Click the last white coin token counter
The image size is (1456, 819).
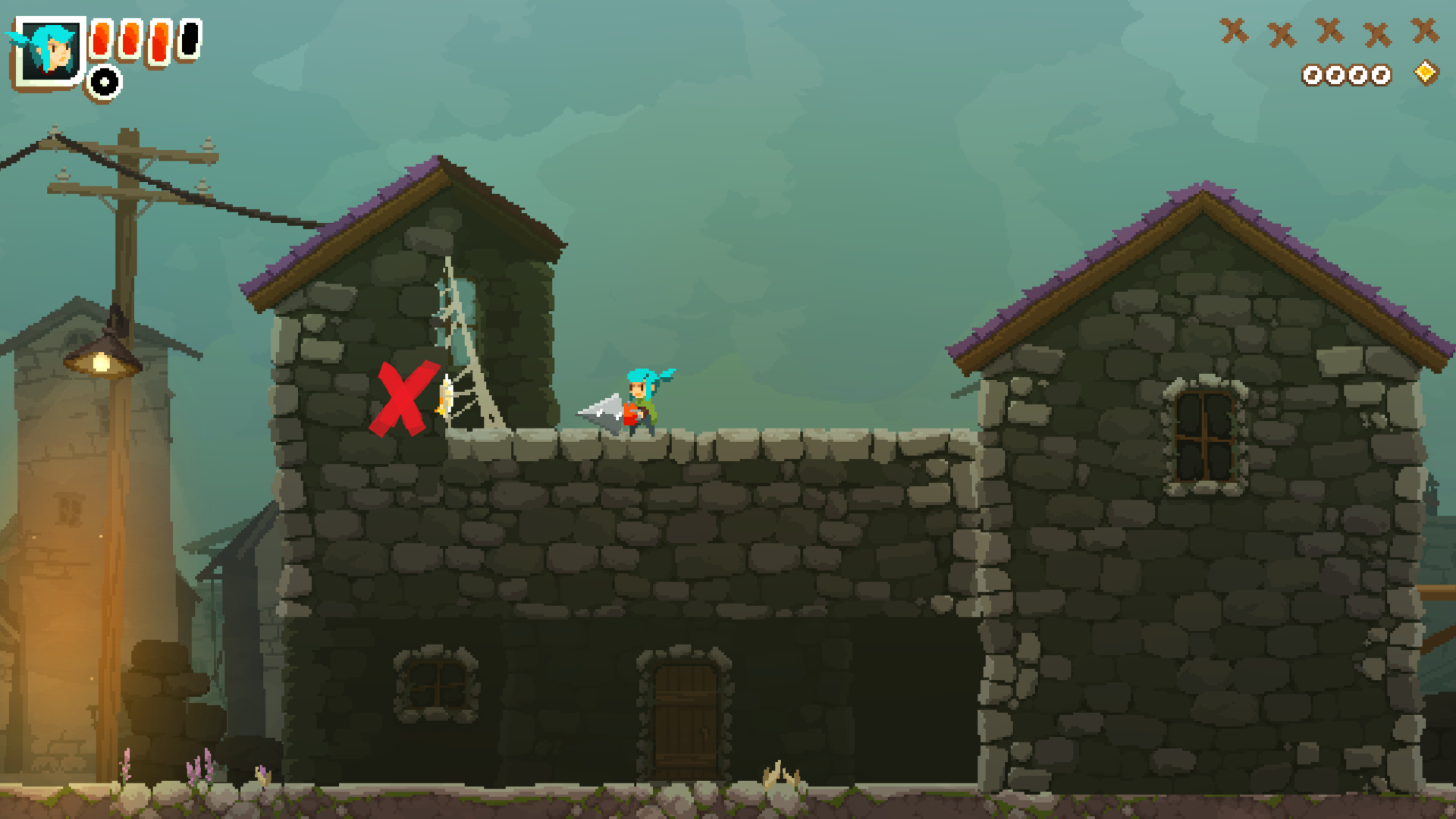(x=1382, y=74)
